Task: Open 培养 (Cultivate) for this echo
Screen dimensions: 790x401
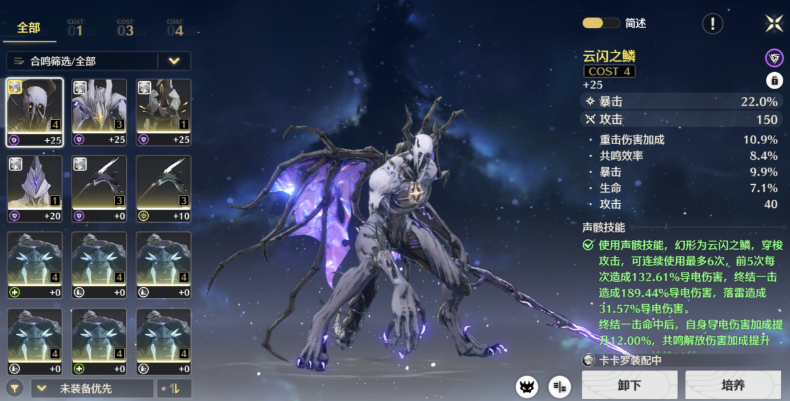Action: pos(733,385)
